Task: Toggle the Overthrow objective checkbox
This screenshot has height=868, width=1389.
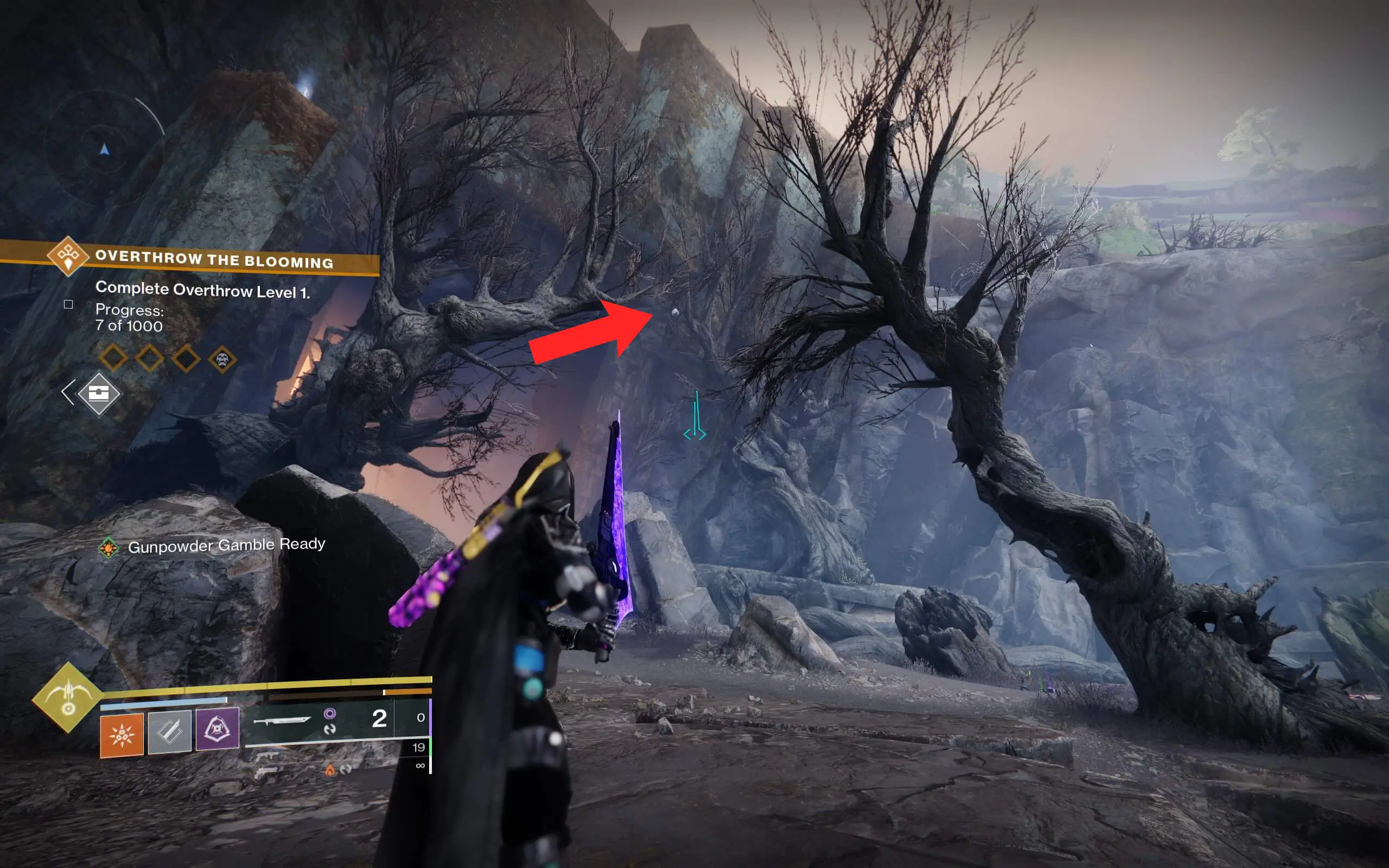Action: 68,306
